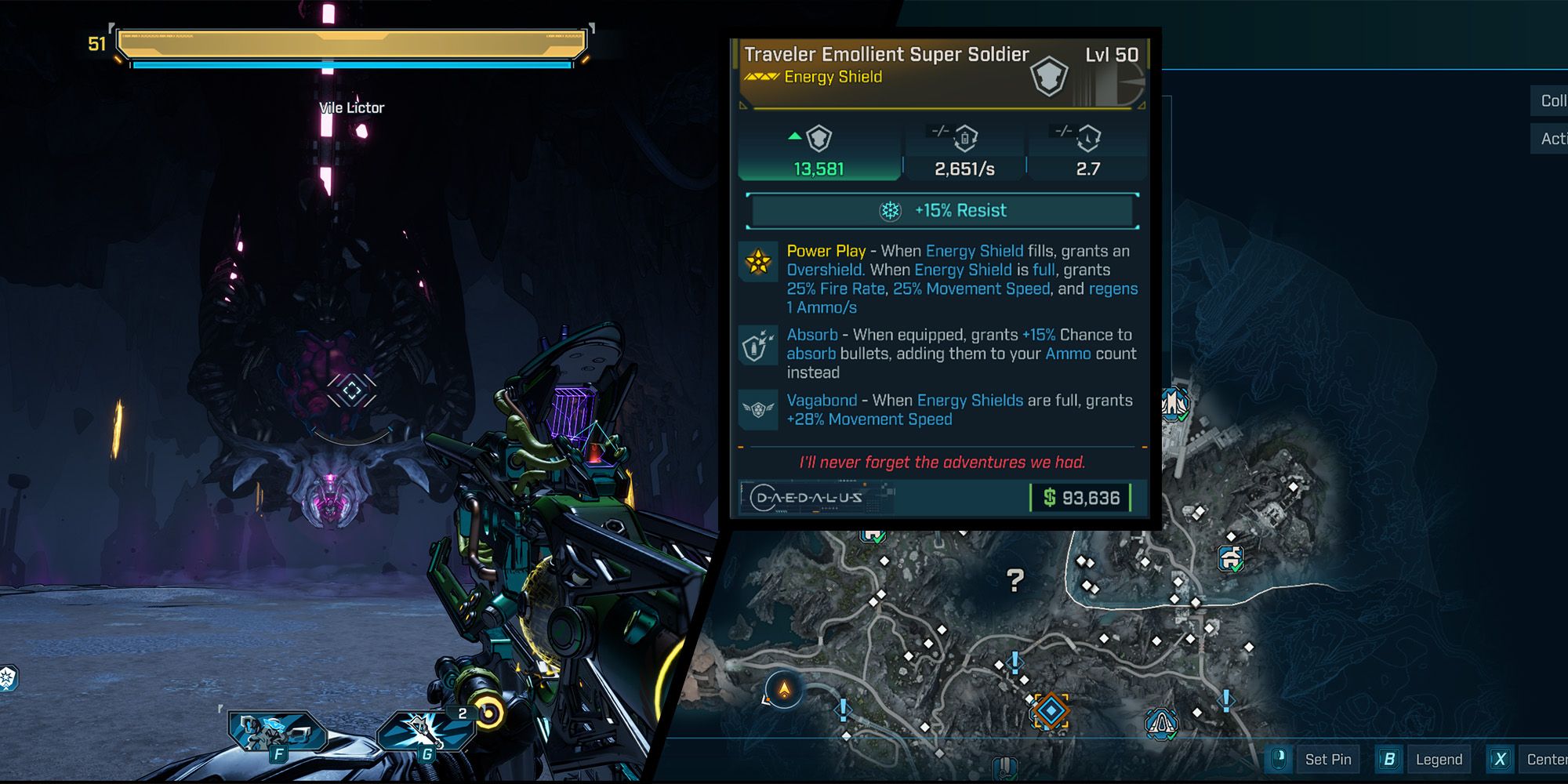This screenshot has width=1568, height=784.
Task: Click the Vagabond winged perk icon
Action: pyautogui.click(x=757, y=408)
